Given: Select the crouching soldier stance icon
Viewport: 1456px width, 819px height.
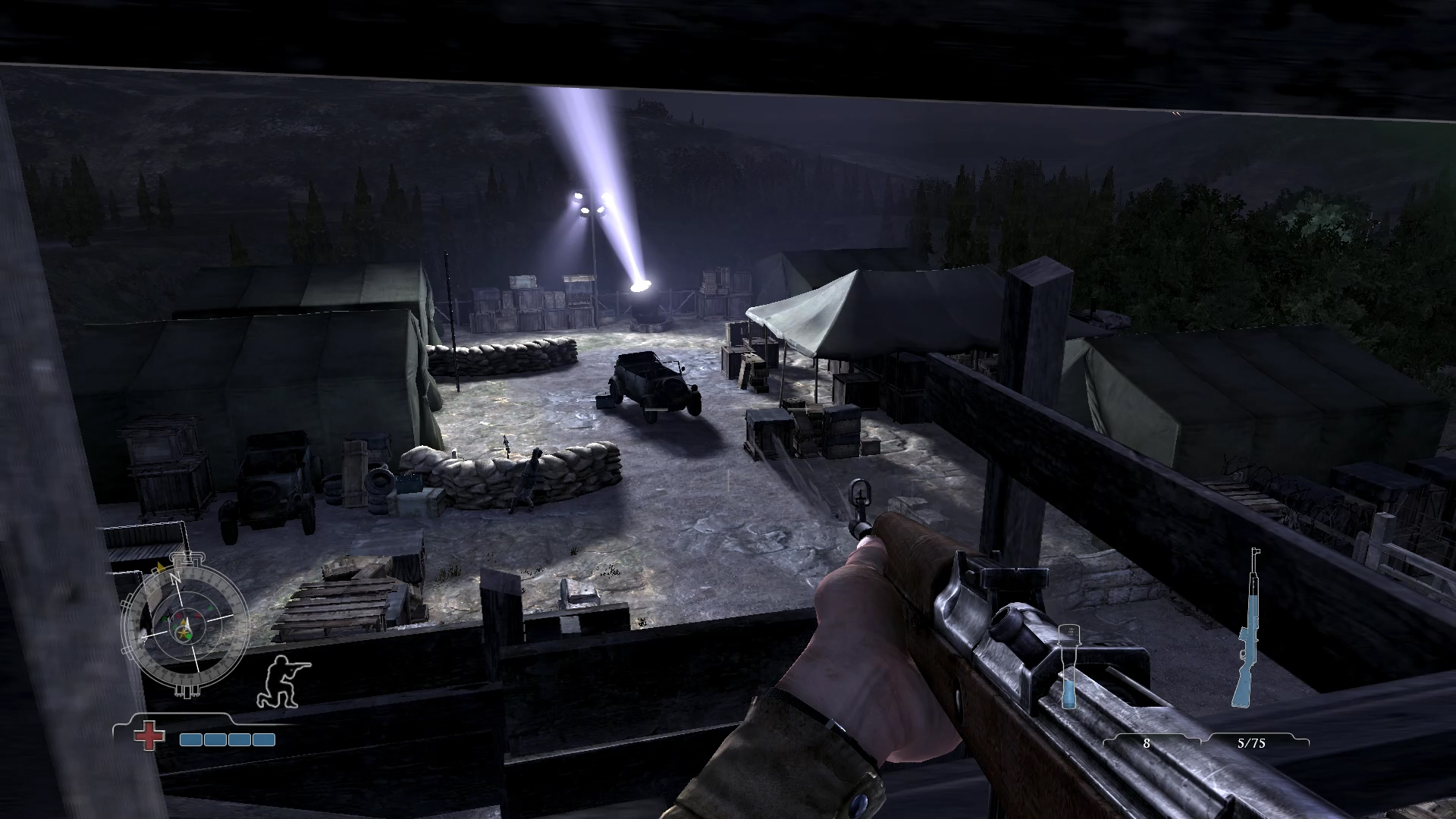Looking at the screenshot, I should coord(283,681).
